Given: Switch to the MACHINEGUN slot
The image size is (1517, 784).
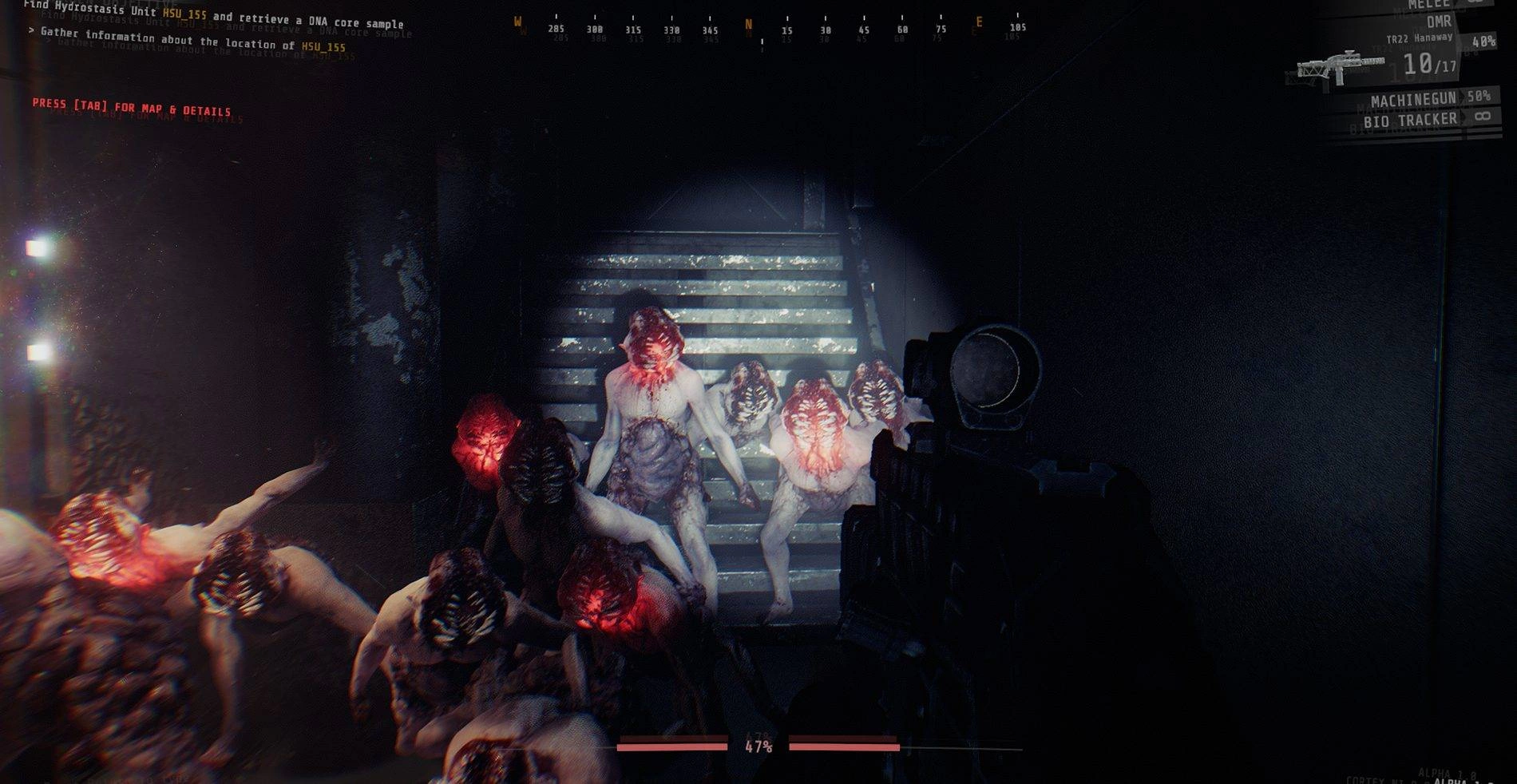Looking at the screenshot, I should click(1414, 100).
